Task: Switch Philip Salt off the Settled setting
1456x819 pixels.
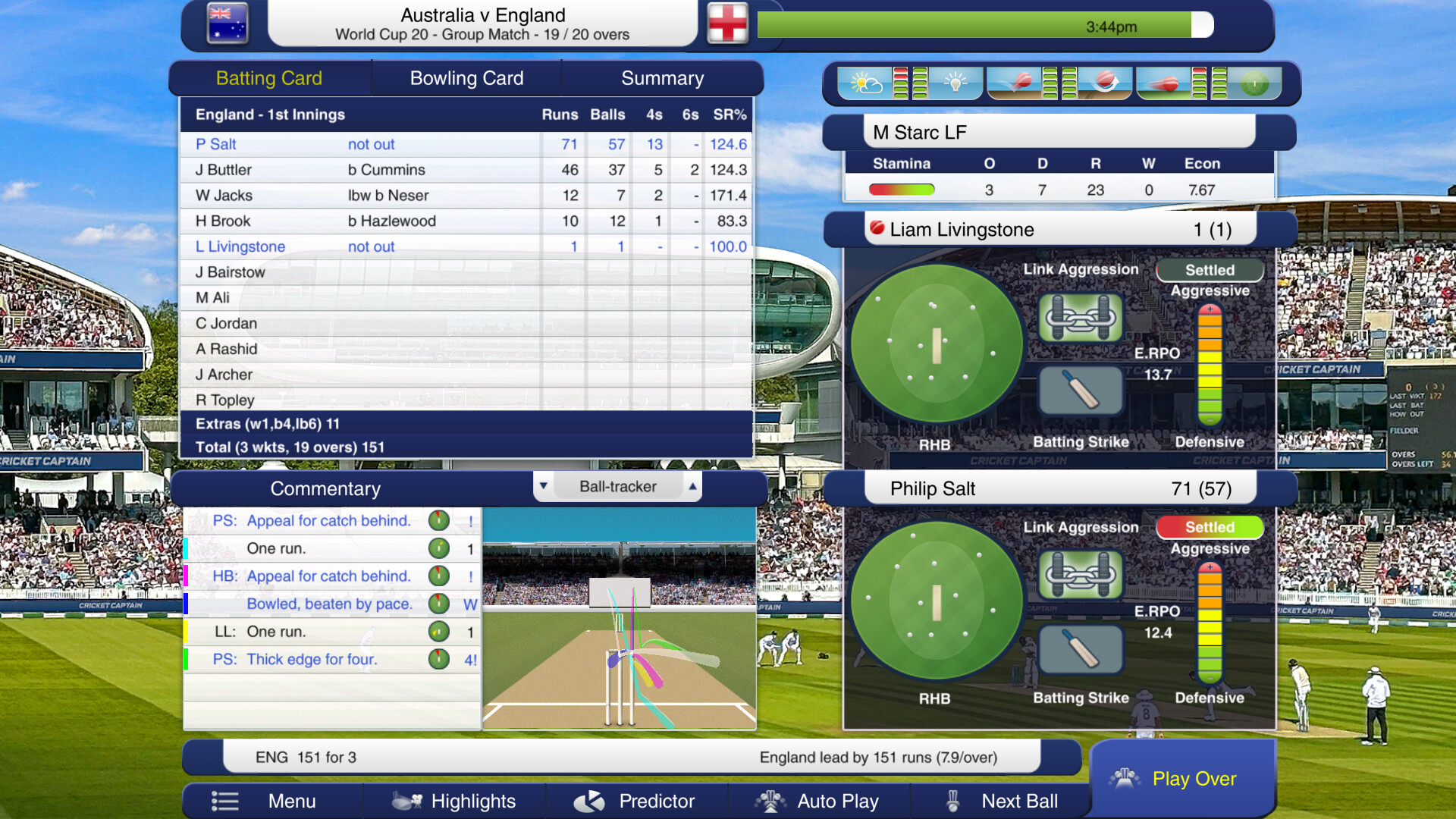Action: click(x=1209, y=527)
